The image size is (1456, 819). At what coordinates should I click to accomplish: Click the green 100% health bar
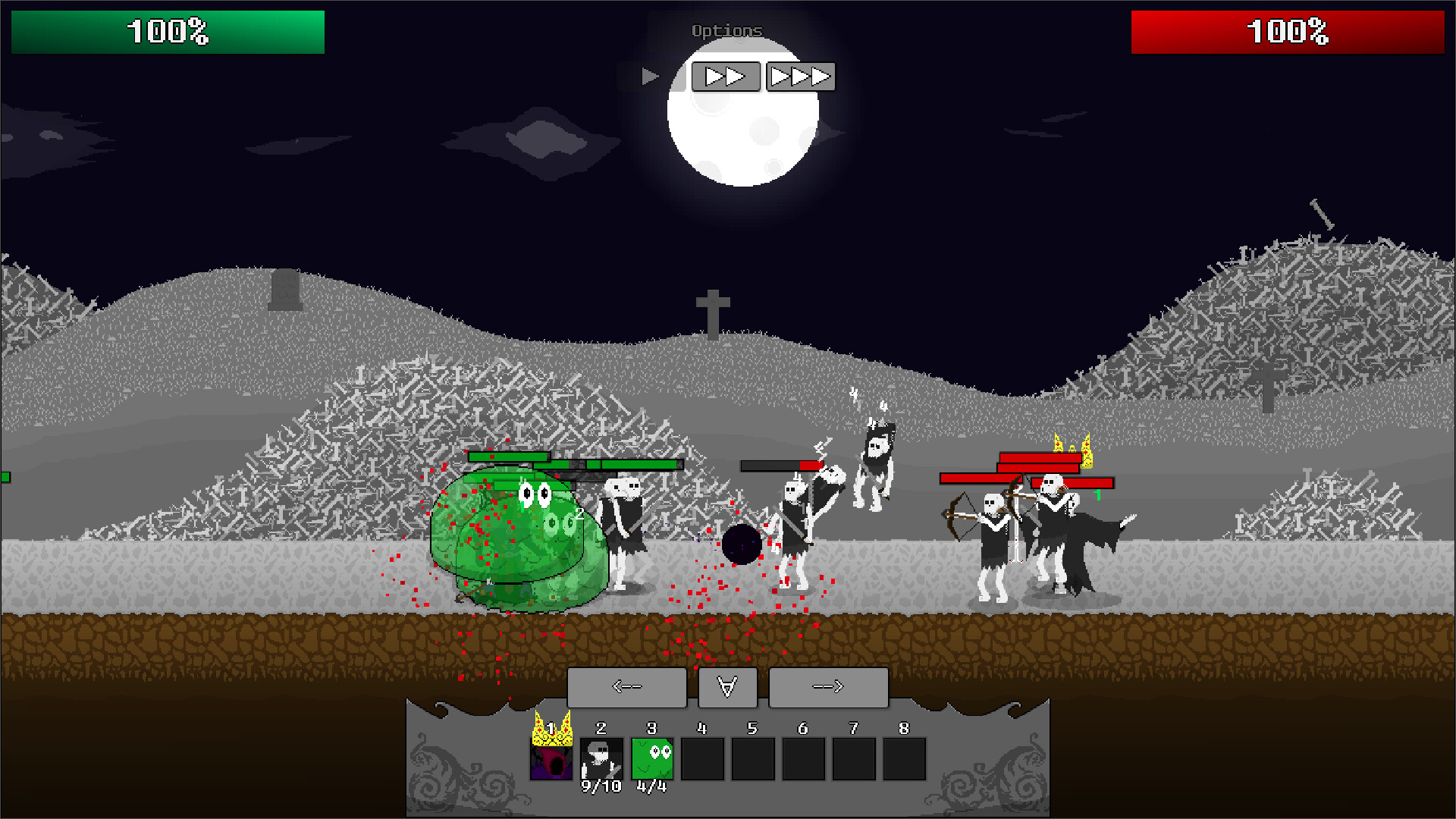pyautogui.click(x=167, y=32)
